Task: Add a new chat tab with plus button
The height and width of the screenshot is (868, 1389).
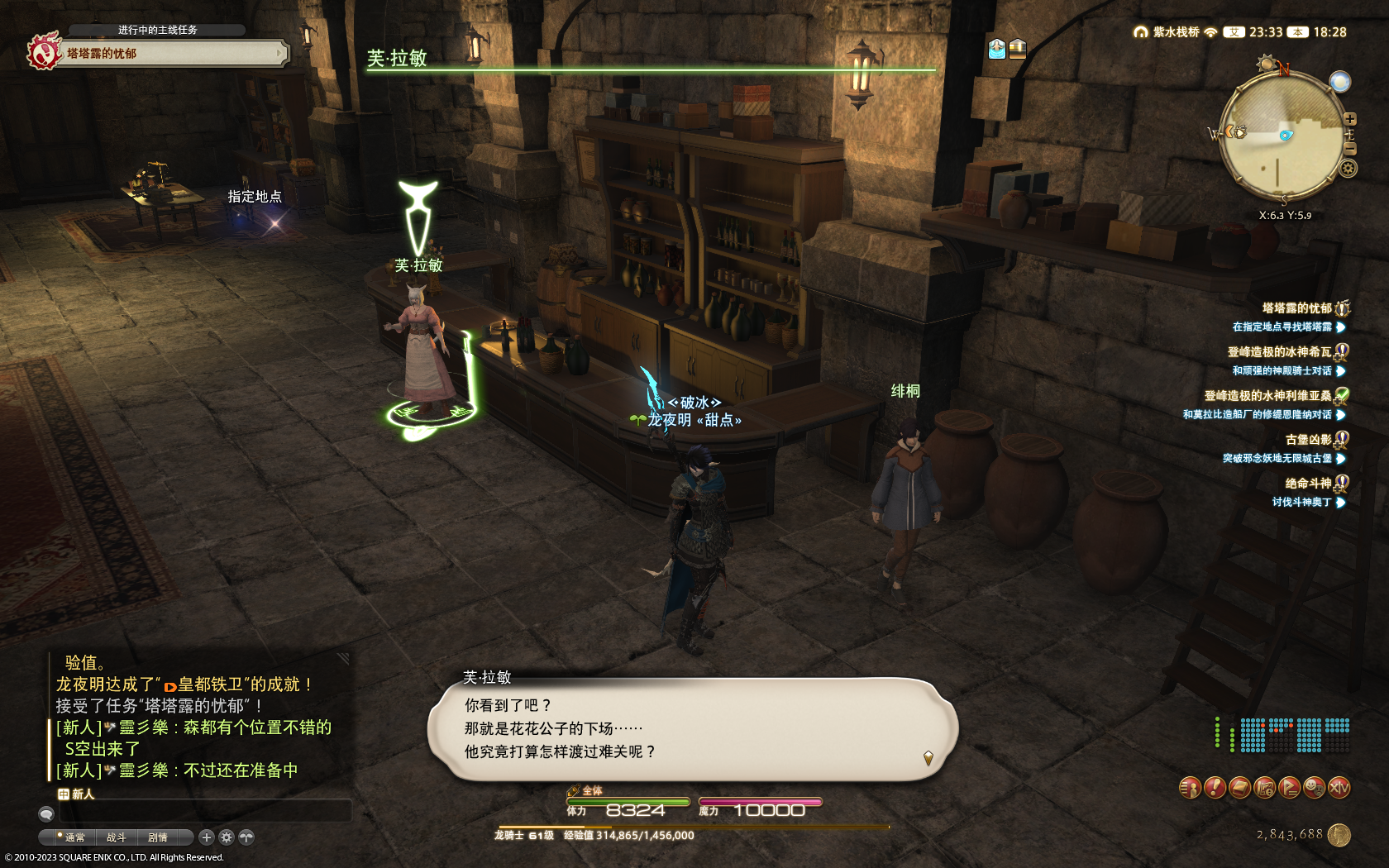Action: tap(207, 837)
